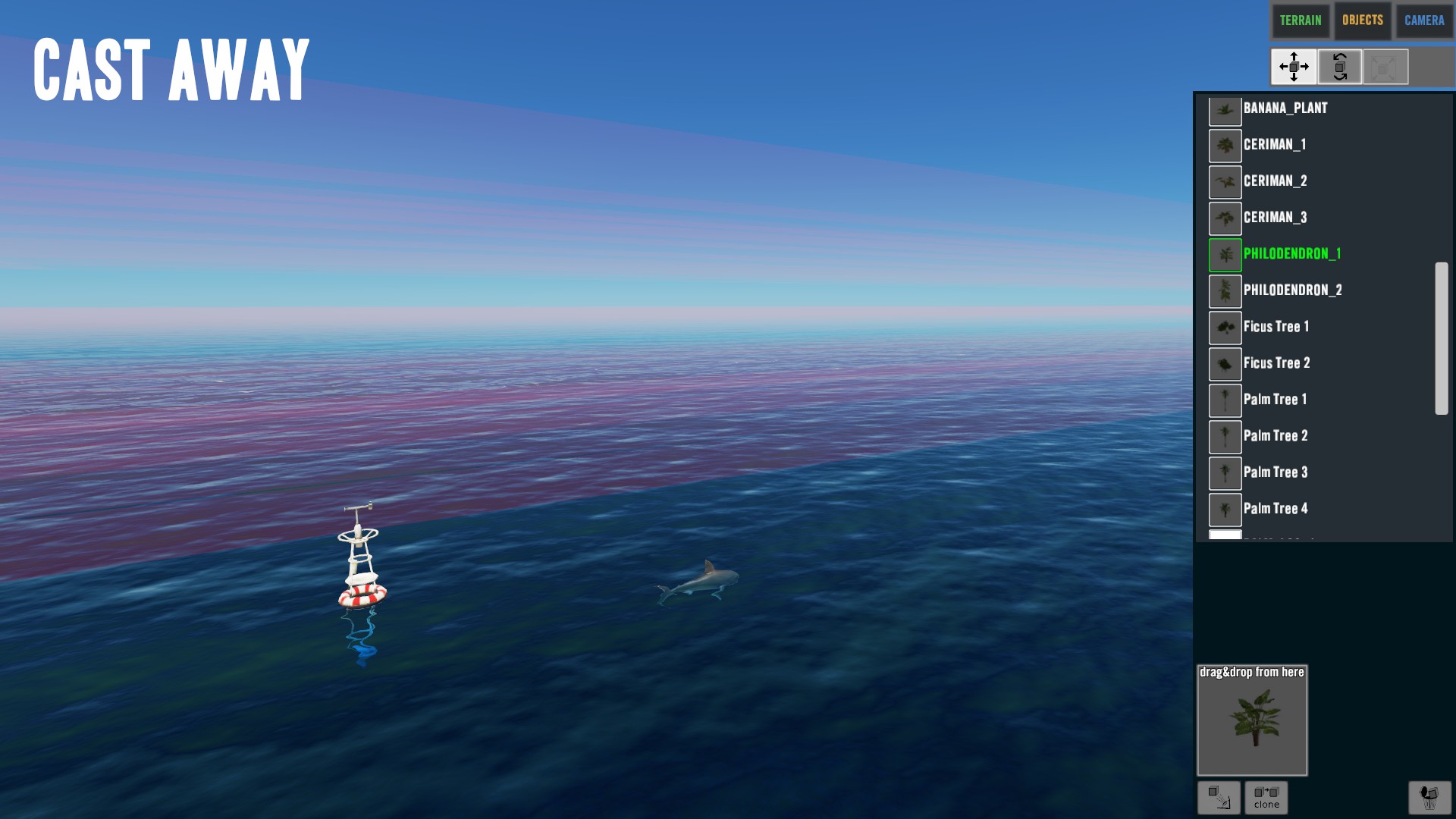Clone the selected object
This screenshot has height=819, width=1456.
click(x=1266, y=798)
